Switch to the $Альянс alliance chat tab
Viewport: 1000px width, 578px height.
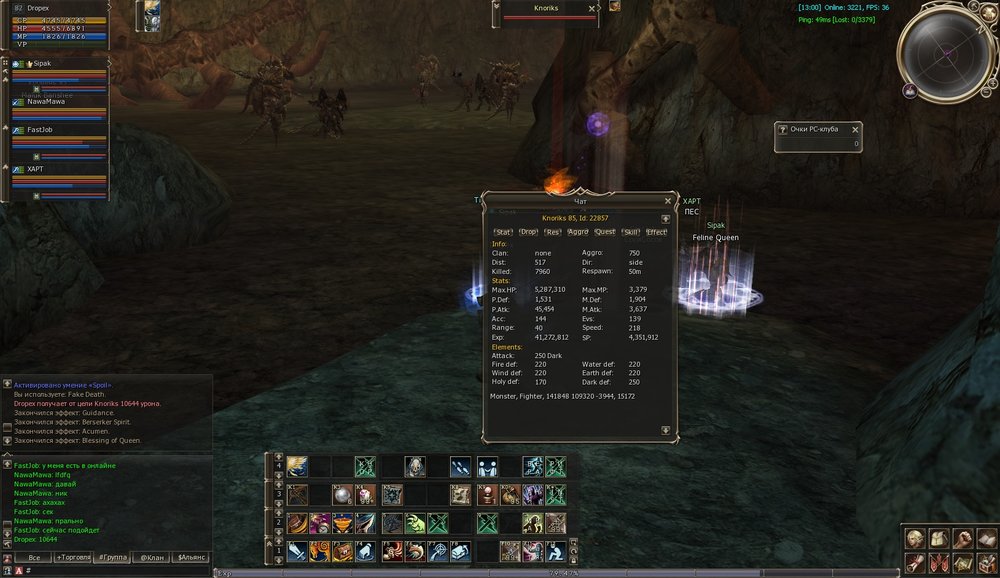191,557
